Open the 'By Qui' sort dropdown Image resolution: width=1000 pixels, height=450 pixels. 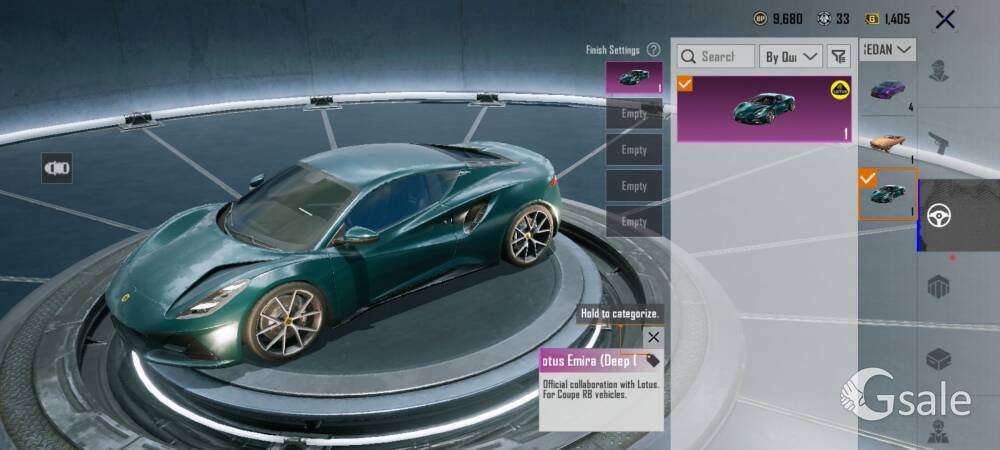[791, 57]
